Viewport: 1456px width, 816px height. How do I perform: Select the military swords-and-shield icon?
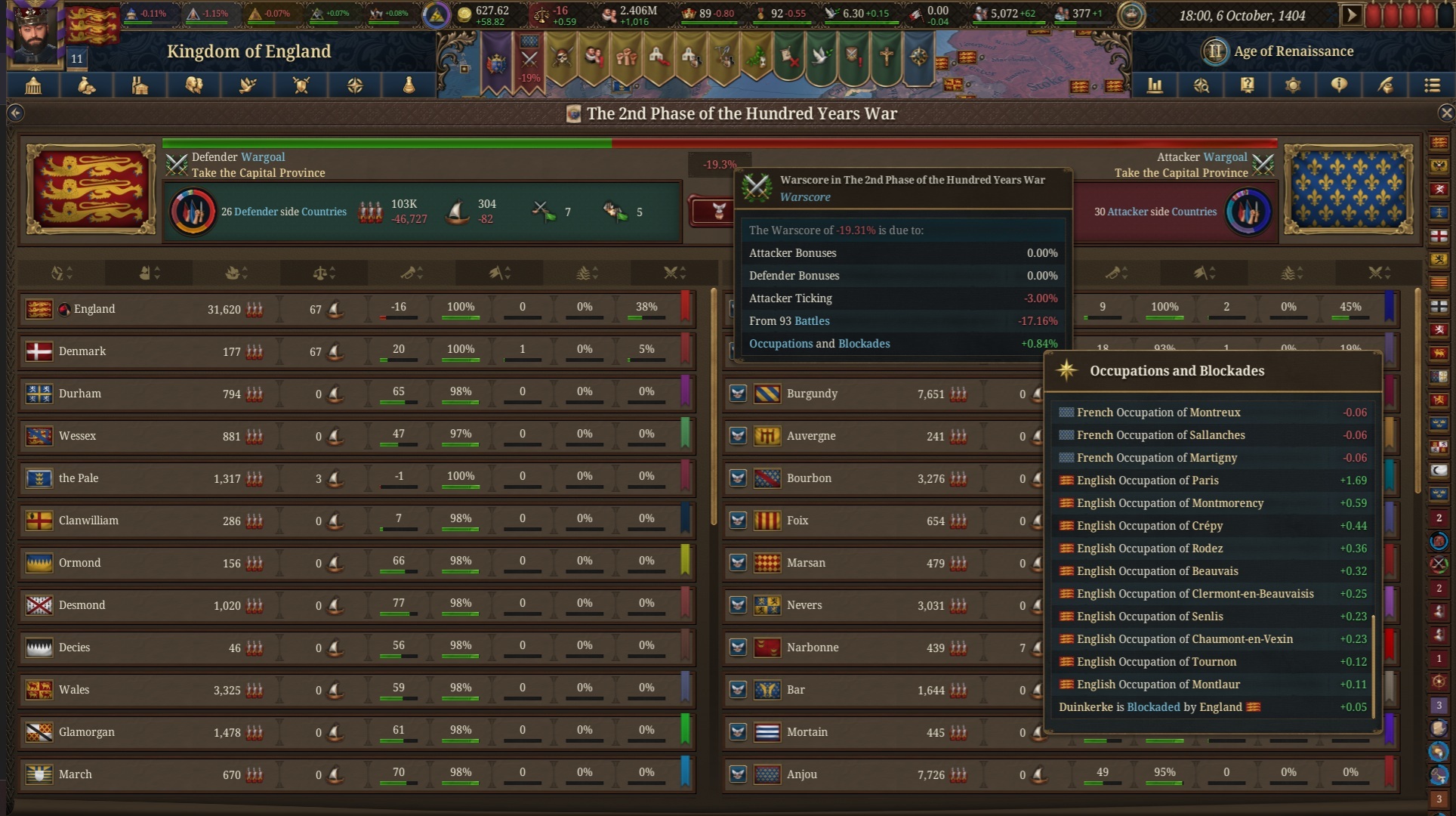coord(301,85)
